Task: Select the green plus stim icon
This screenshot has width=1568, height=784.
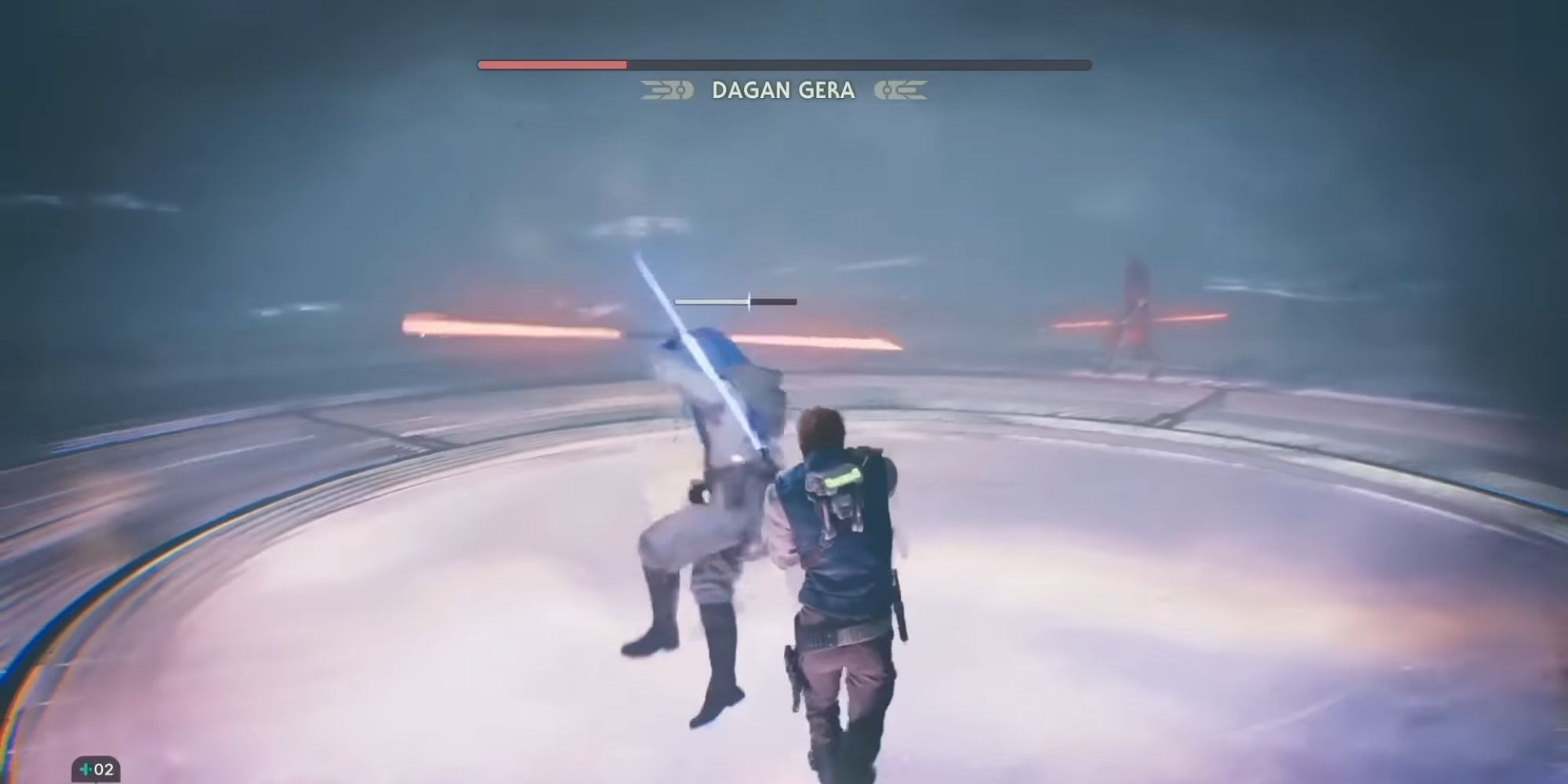Action: 85,769
